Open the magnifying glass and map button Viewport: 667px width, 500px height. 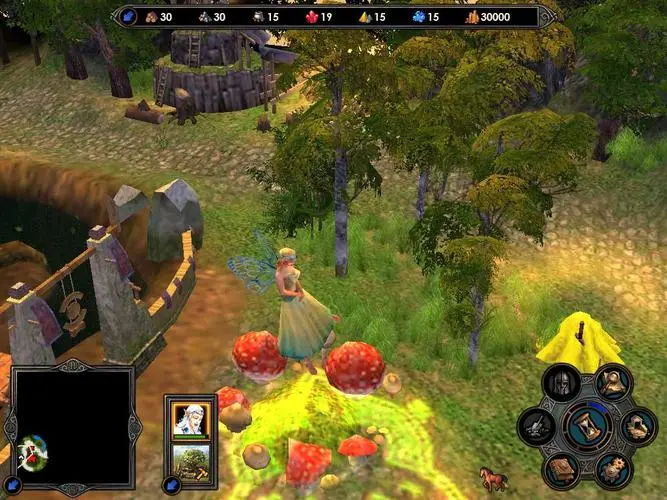point(612,382)
